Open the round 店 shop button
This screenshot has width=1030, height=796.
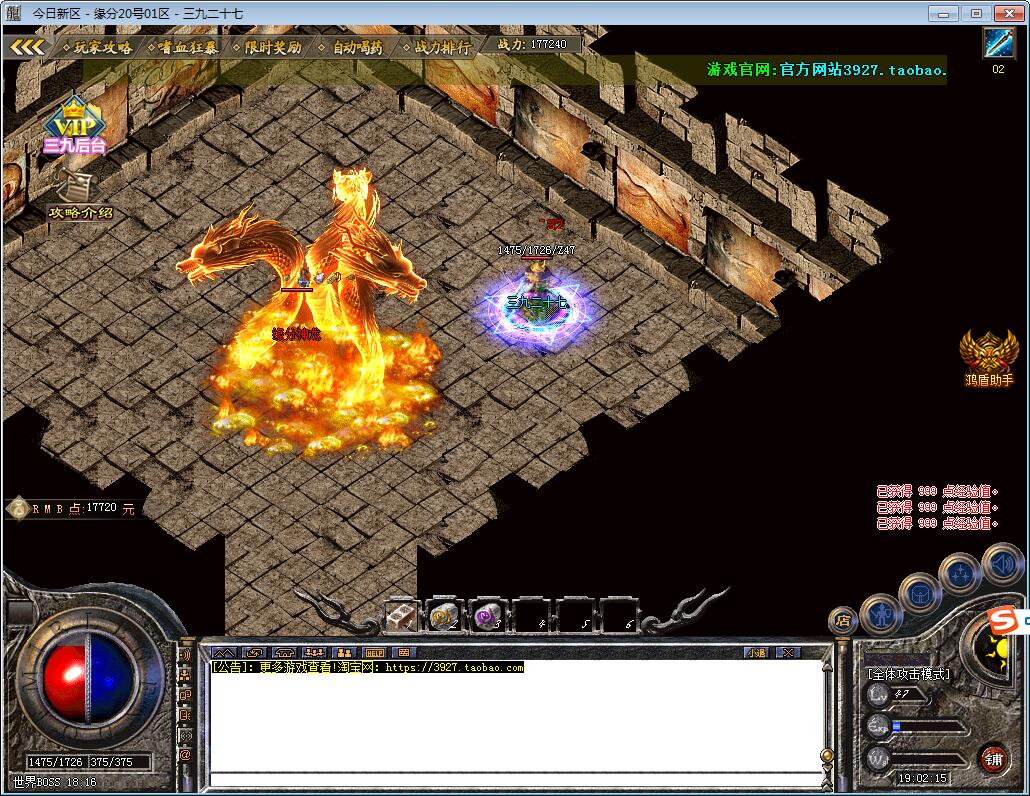[843, 620]
